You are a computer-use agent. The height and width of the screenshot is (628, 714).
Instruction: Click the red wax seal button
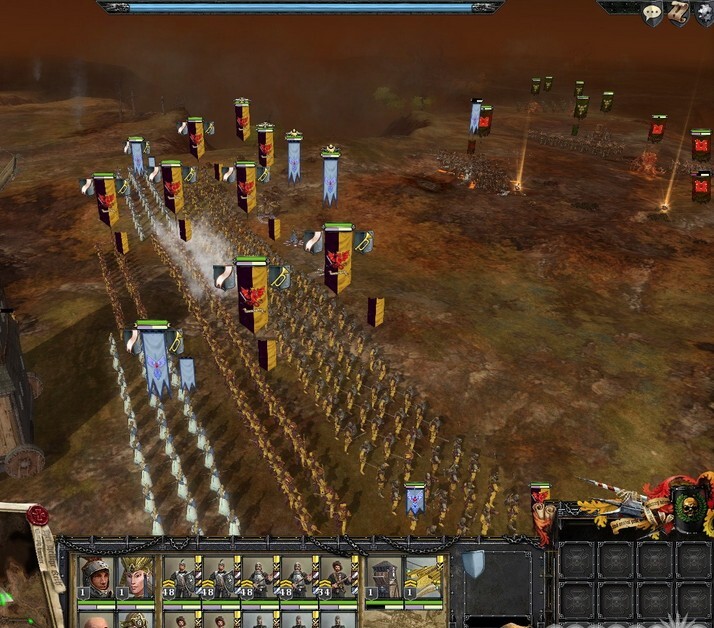pyautogui.click(x=39, y=516)
